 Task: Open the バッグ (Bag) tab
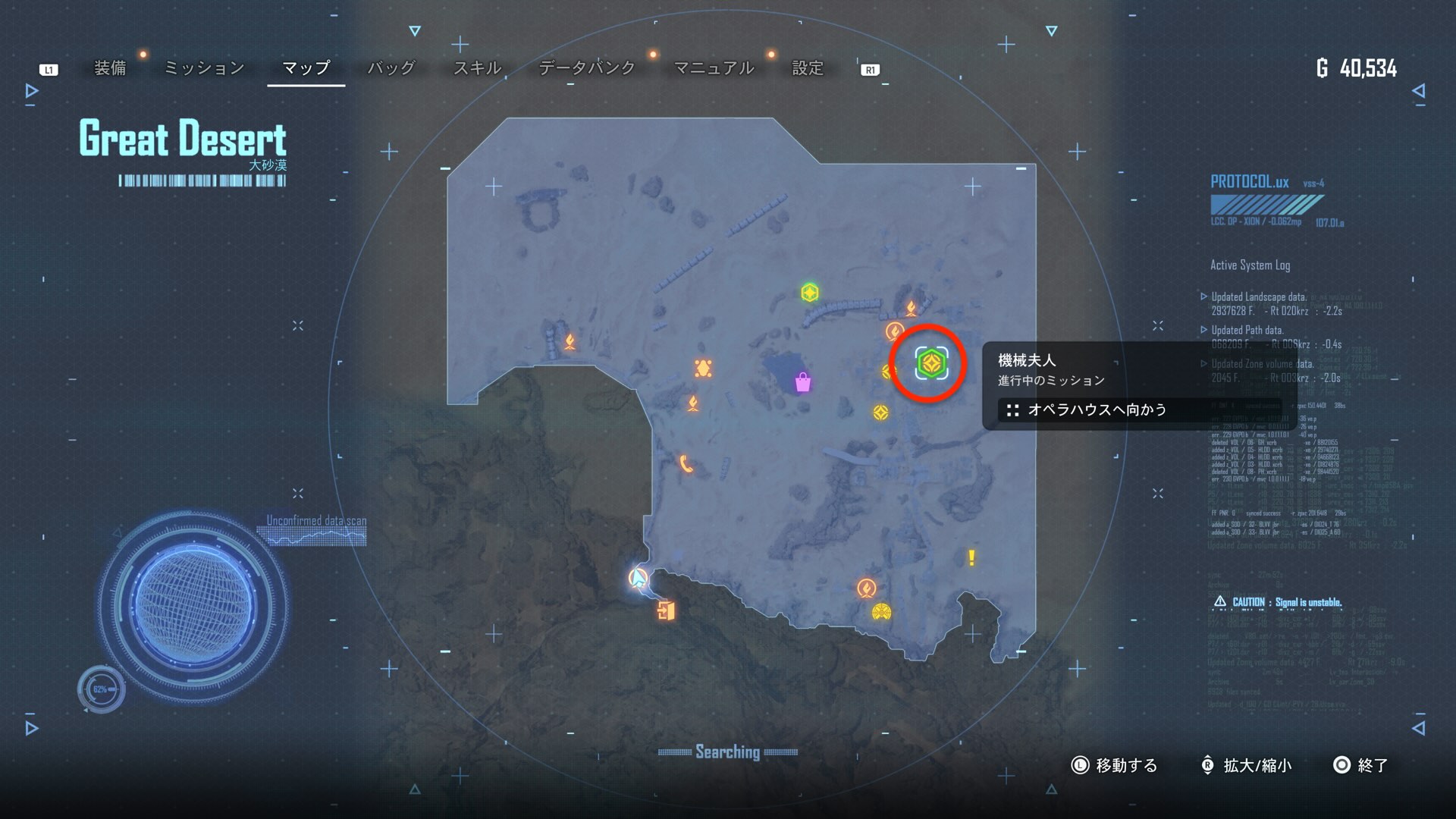pyautogui.click(x=391, y=68)
